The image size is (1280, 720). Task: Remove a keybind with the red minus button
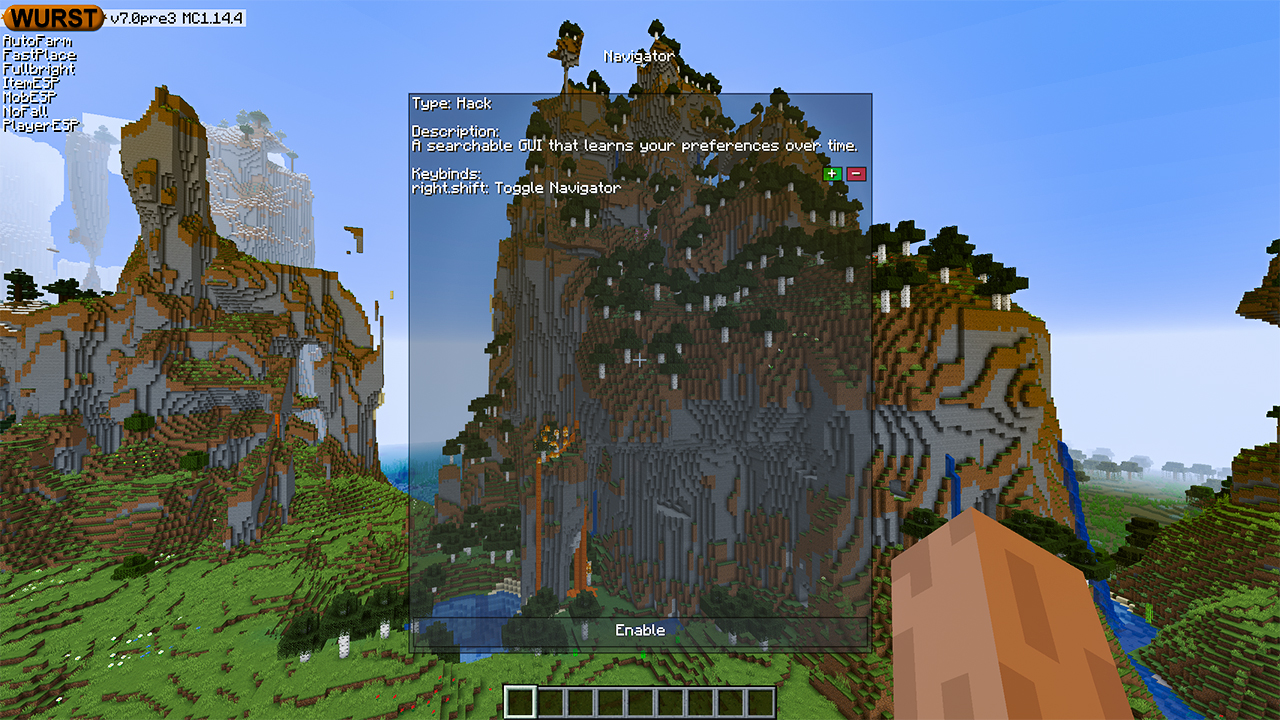click(856, 174)
